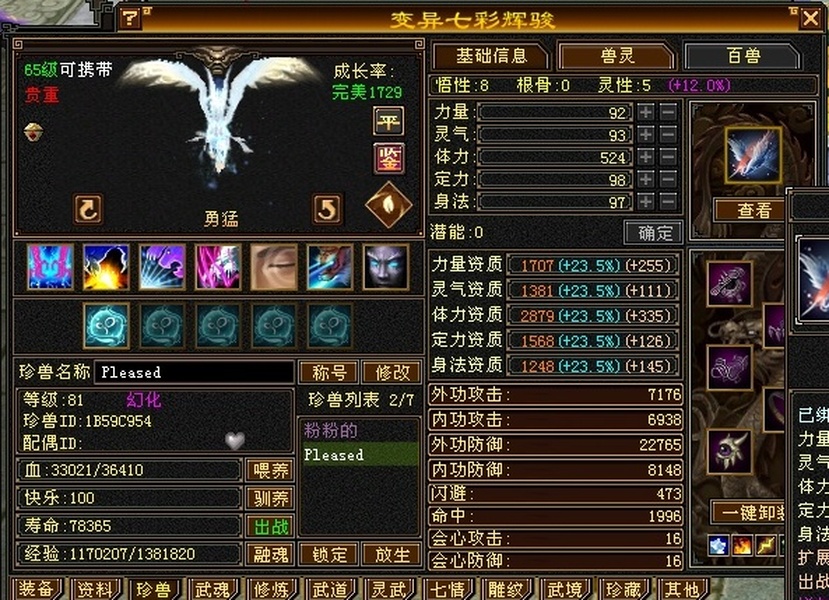Confirm attribute points with 确定
Screen dimensions: 829x600
tap(653, 232)
